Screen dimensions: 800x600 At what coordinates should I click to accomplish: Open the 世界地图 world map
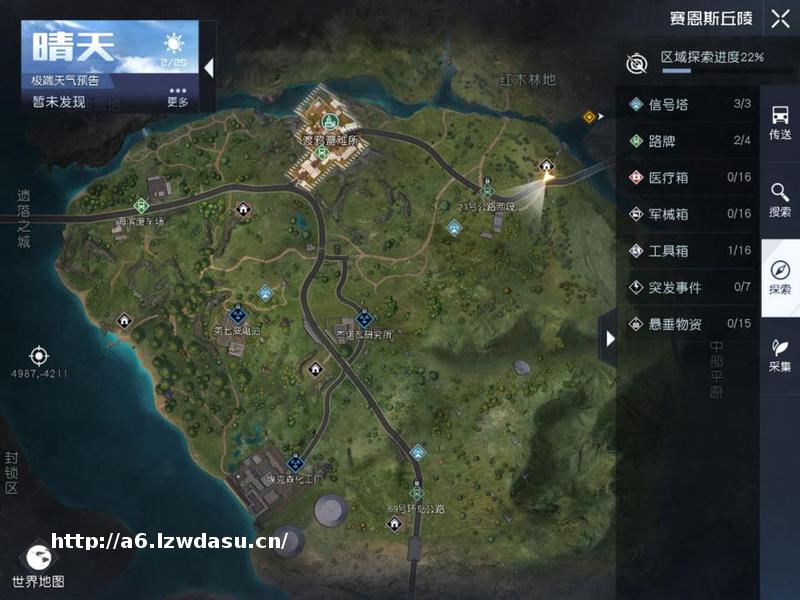tap(38, 563)
